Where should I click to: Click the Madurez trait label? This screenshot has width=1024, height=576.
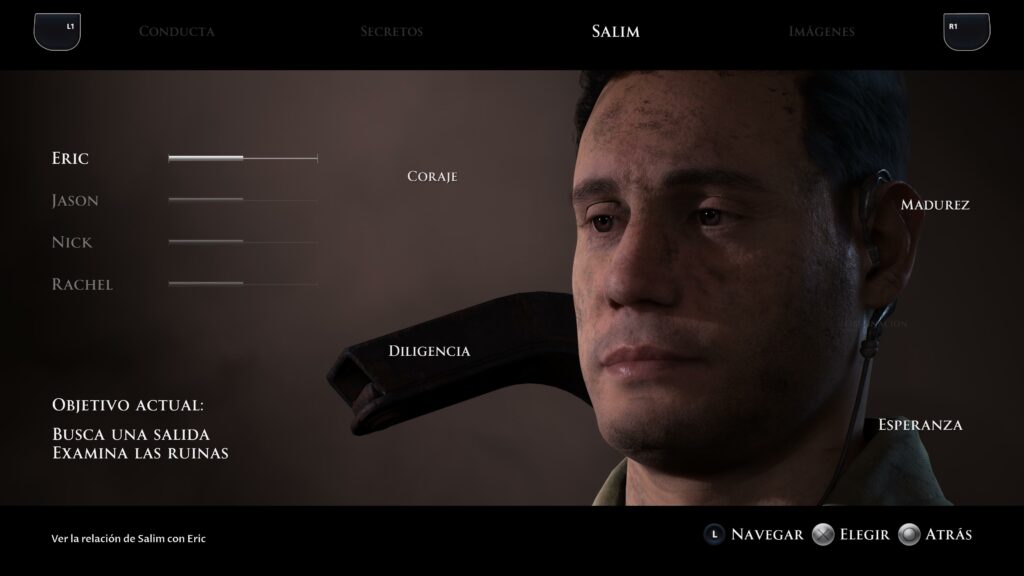click(935, 204)
